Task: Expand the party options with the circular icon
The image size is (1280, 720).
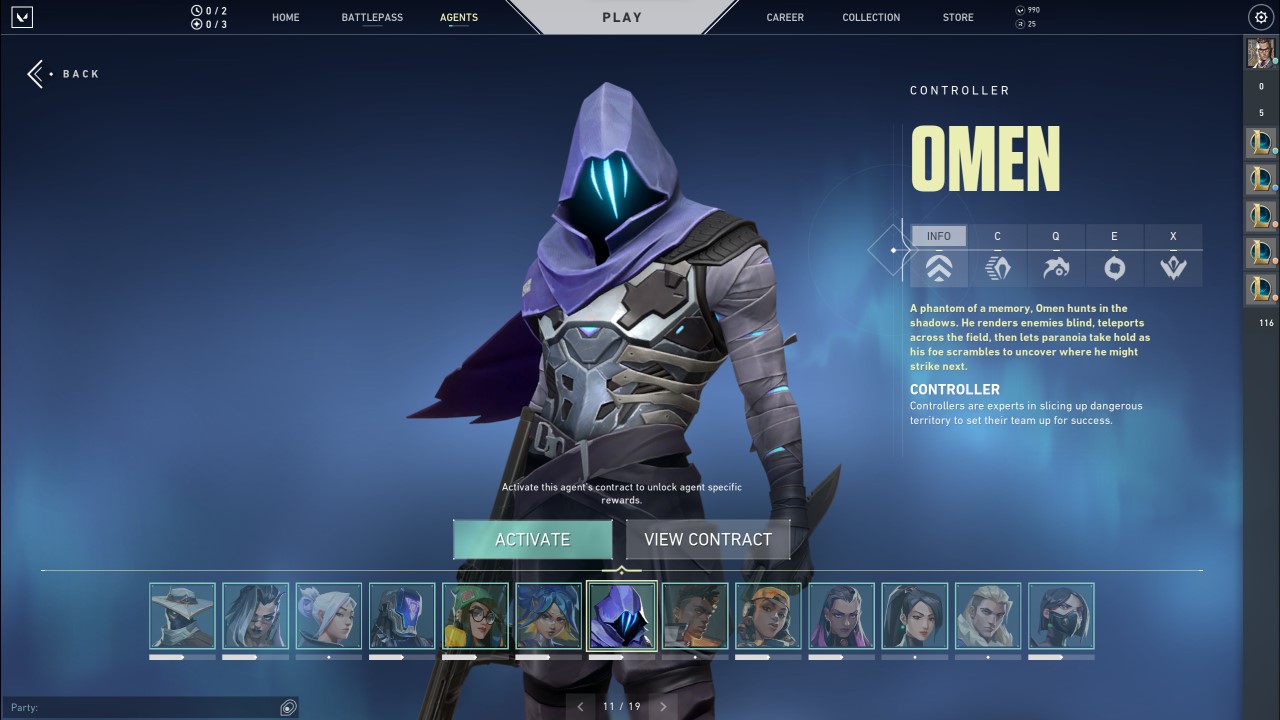Action: [288, 707]
